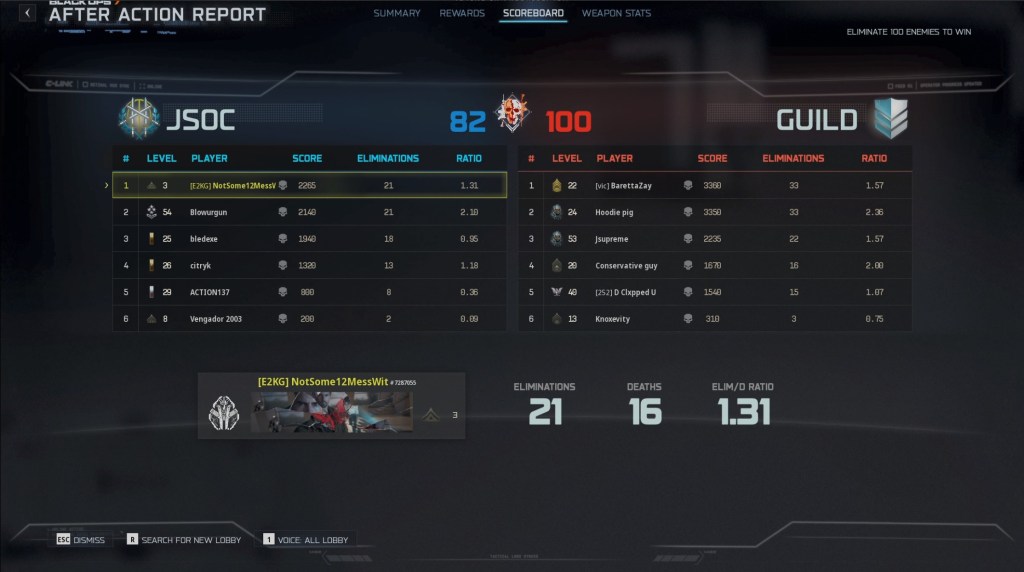1024x572 pixels.
Task: Choose bledexe's row in the scoreboard
Action: (x=309, y=239)
